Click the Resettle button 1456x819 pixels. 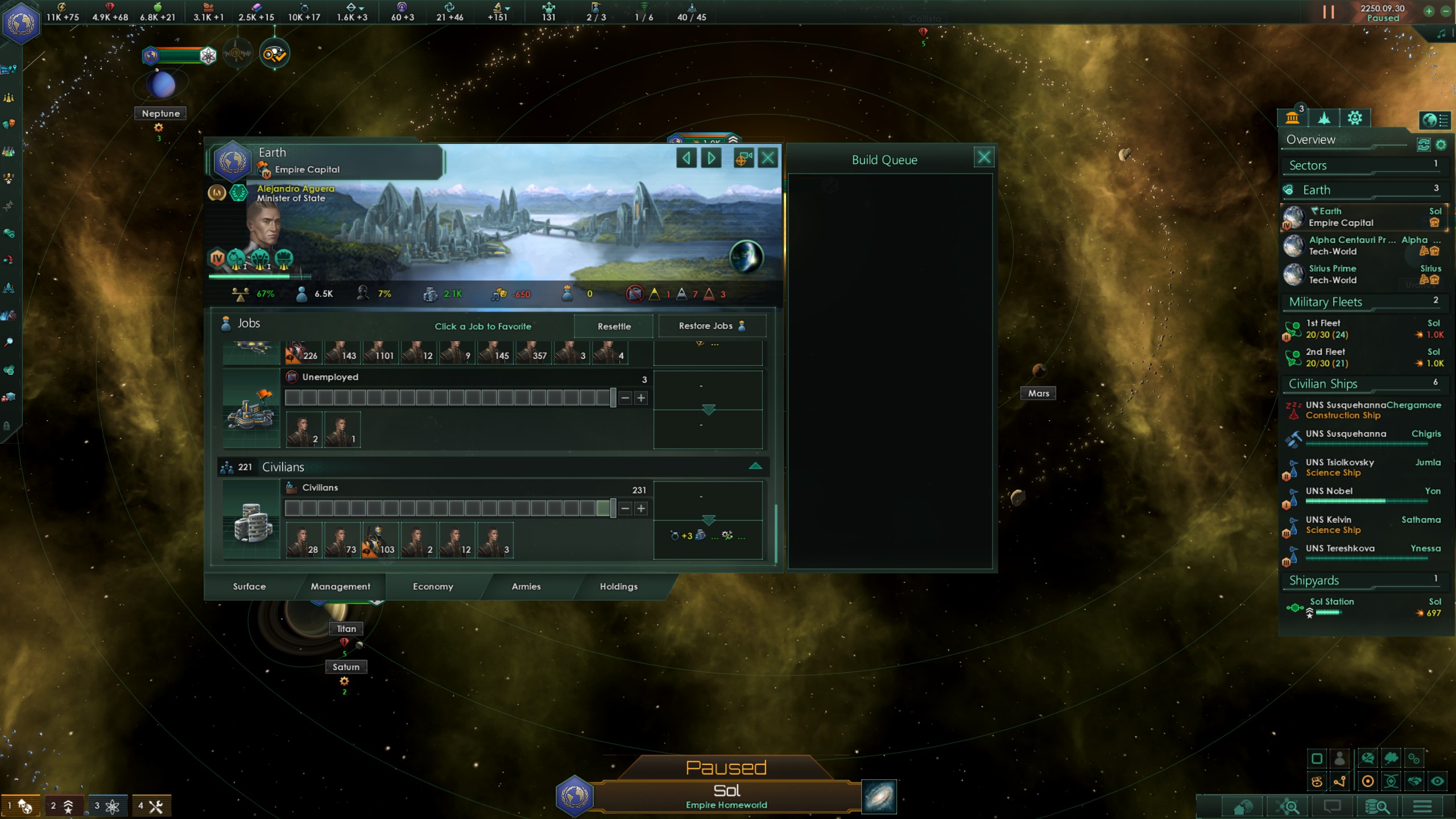pos(613,326)
